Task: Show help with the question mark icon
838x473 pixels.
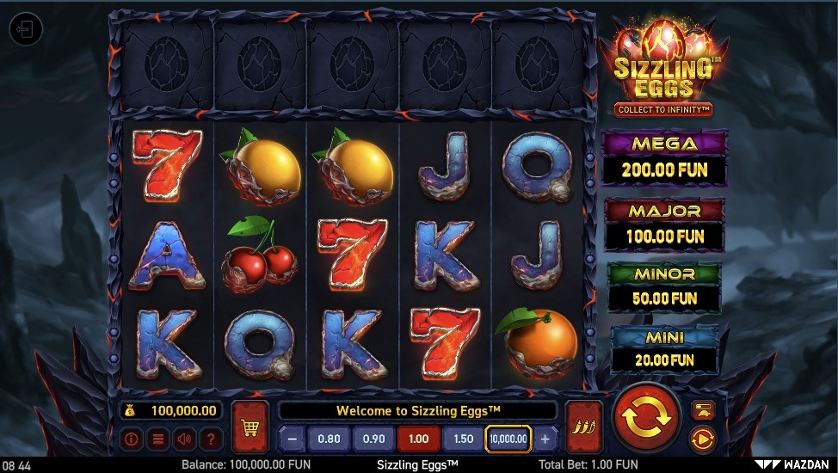Action: click(x=209, y=438)
